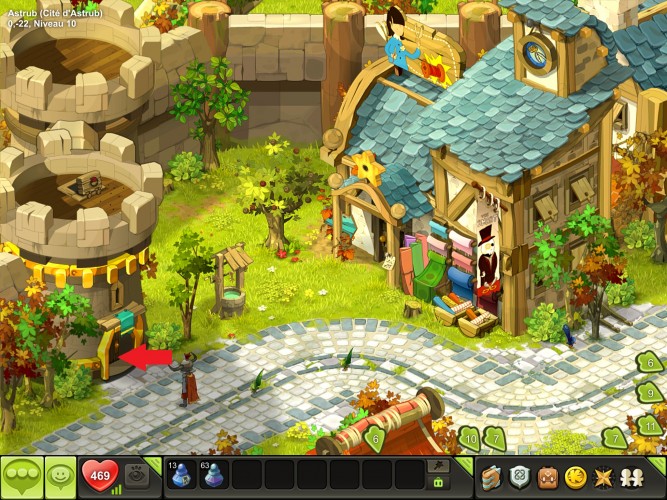Image resolution: width=667 pixels, height=500 pixels.
Task: Select the green leaf marker numbered 11
Action: click(x=651, y=425)
